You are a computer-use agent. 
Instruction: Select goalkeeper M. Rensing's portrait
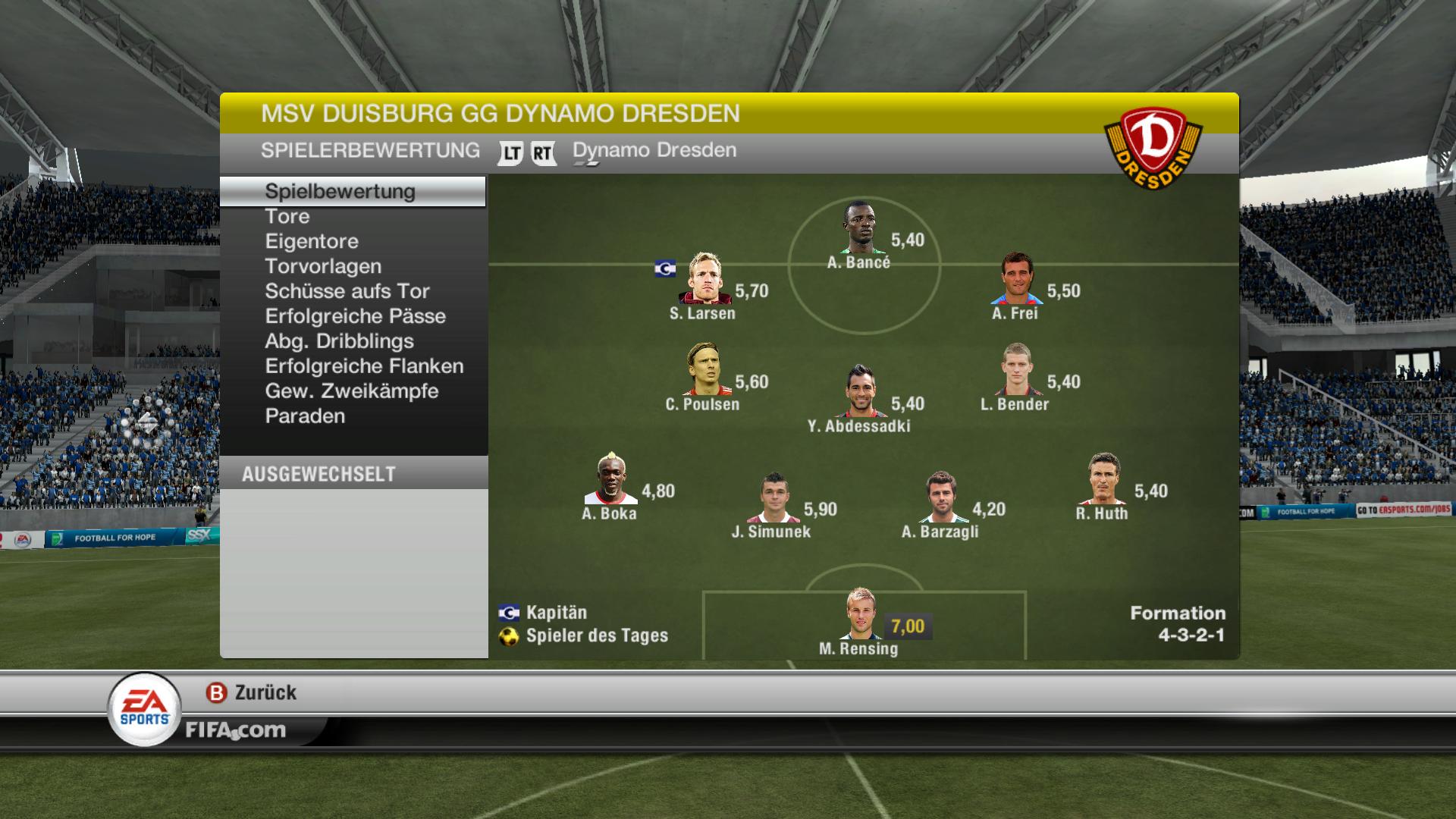tap(860, 613)
